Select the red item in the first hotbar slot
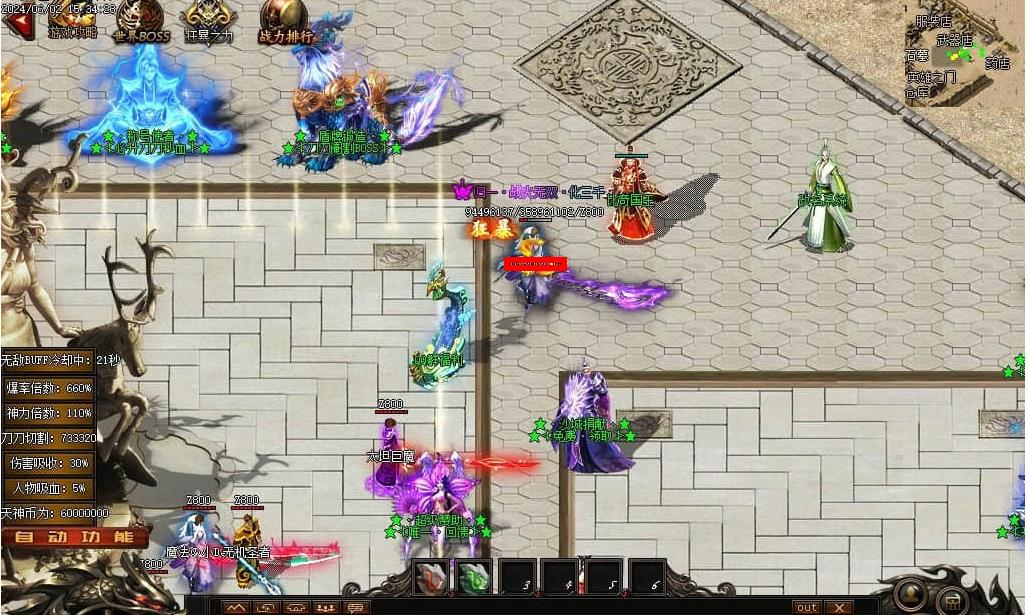The image size is (1028, 615). coord(431,577)
